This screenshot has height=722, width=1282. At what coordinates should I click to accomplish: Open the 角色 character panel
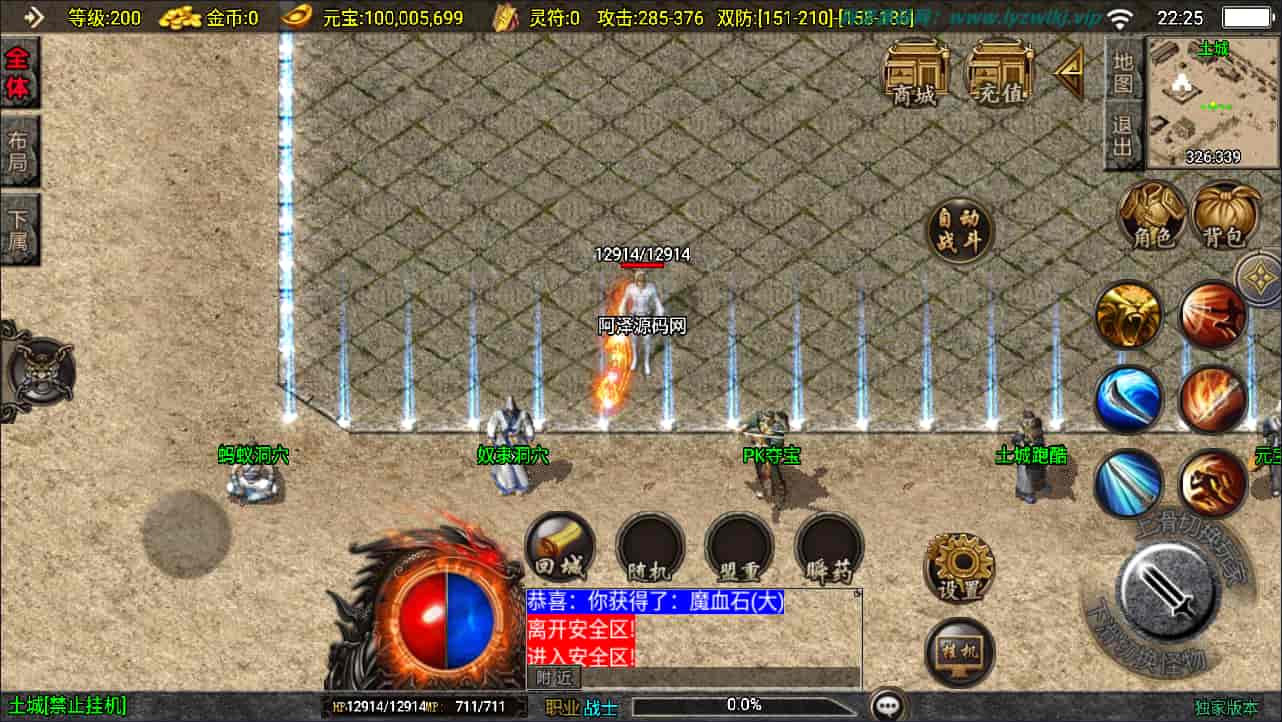click(x=1152, y=218)
